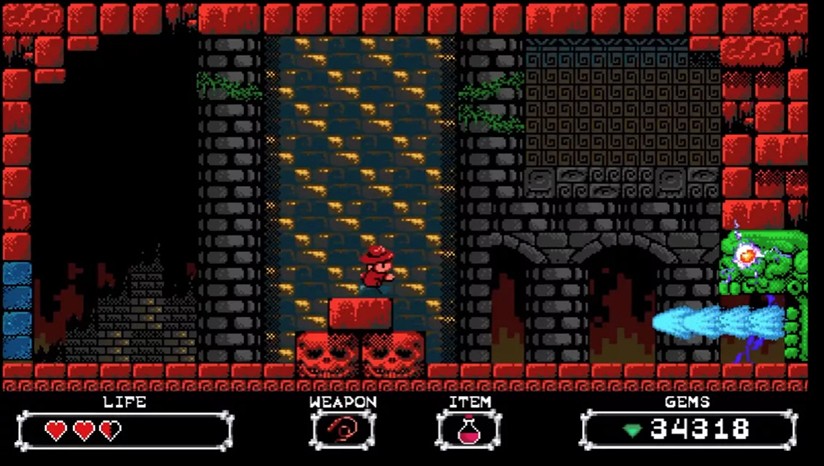
Task: Use the red potion in the Item slot
Action: point(468,430)
